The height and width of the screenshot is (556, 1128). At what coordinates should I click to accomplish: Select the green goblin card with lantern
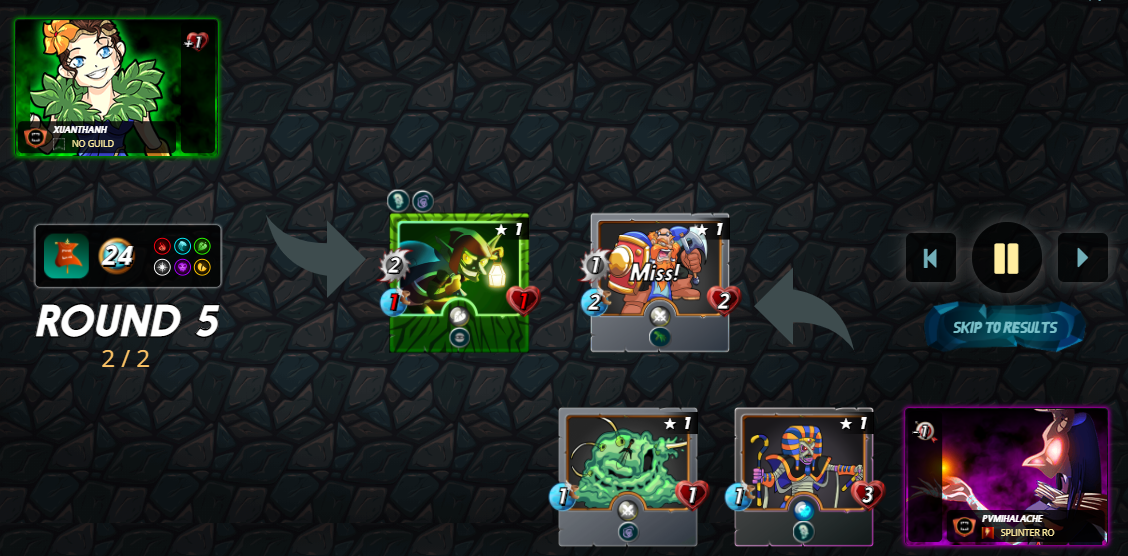pos(459,282)
